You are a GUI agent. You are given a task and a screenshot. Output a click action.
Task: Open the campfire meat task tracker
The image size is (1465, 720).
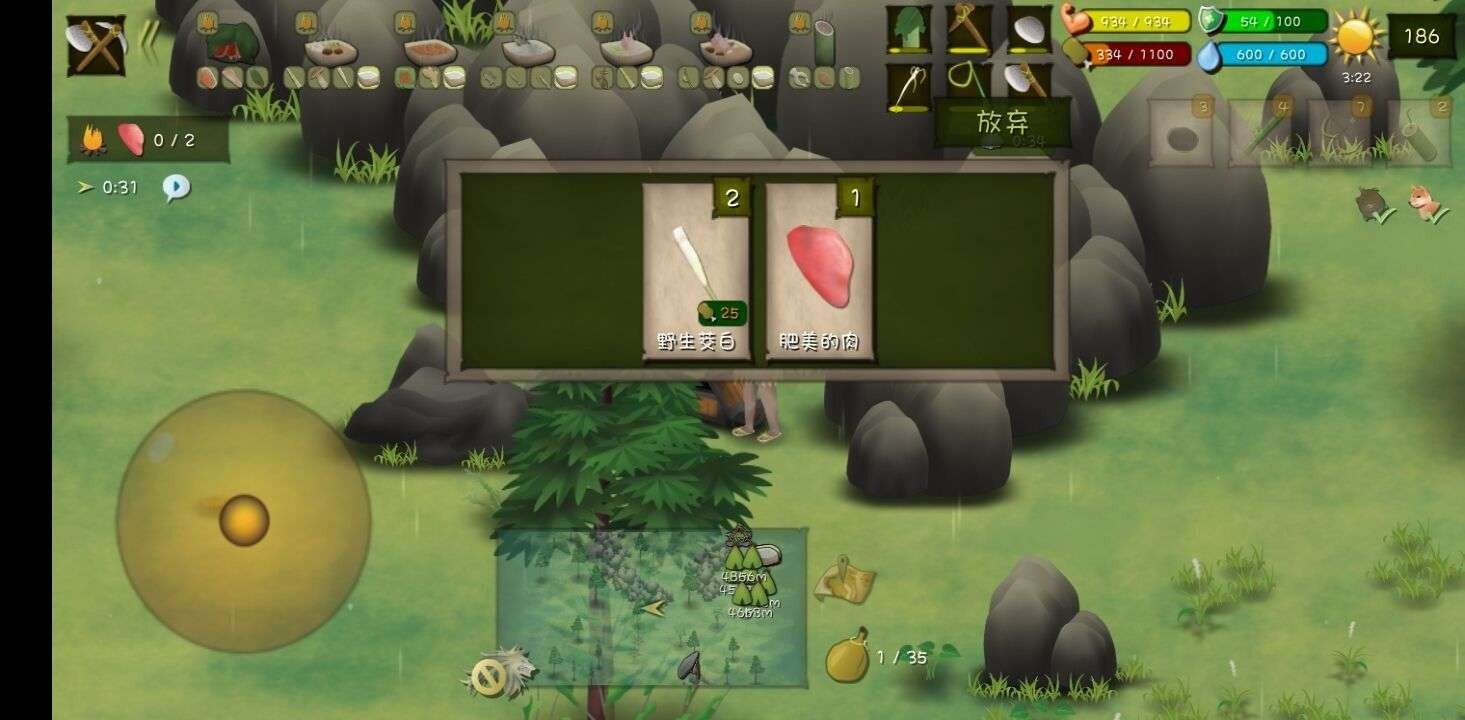[148, 140]
